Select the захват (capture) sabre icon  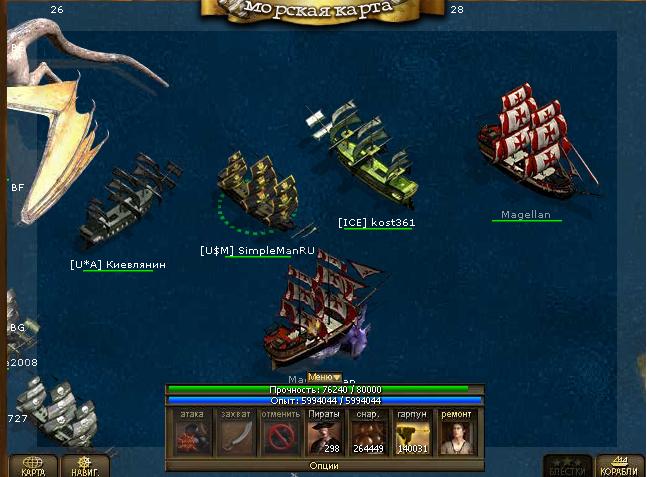click(234, 435)
